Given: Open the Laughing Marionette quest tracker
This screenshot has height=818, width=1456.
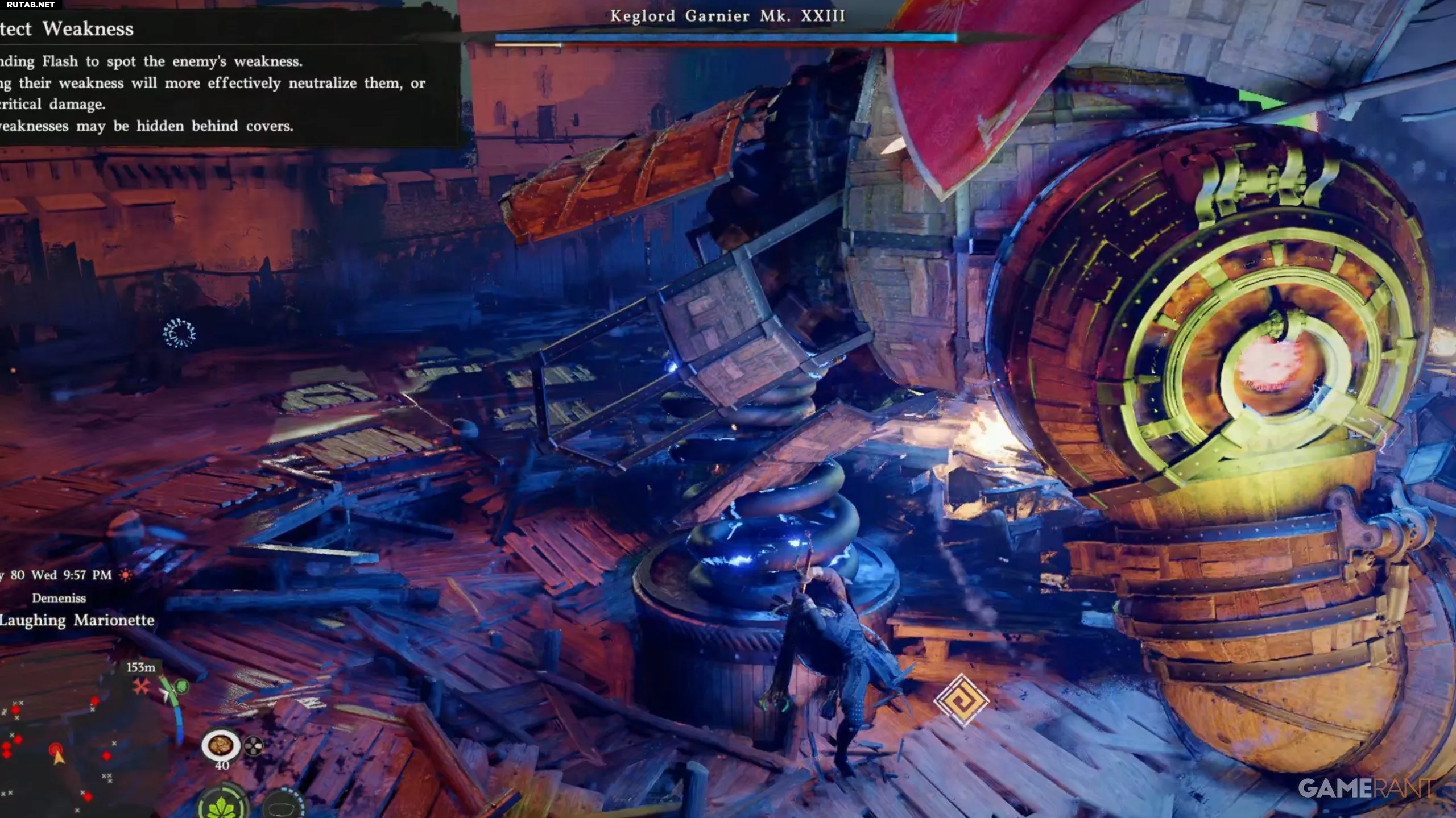Looking at the screenshot, I should click(x=77, y=620).
